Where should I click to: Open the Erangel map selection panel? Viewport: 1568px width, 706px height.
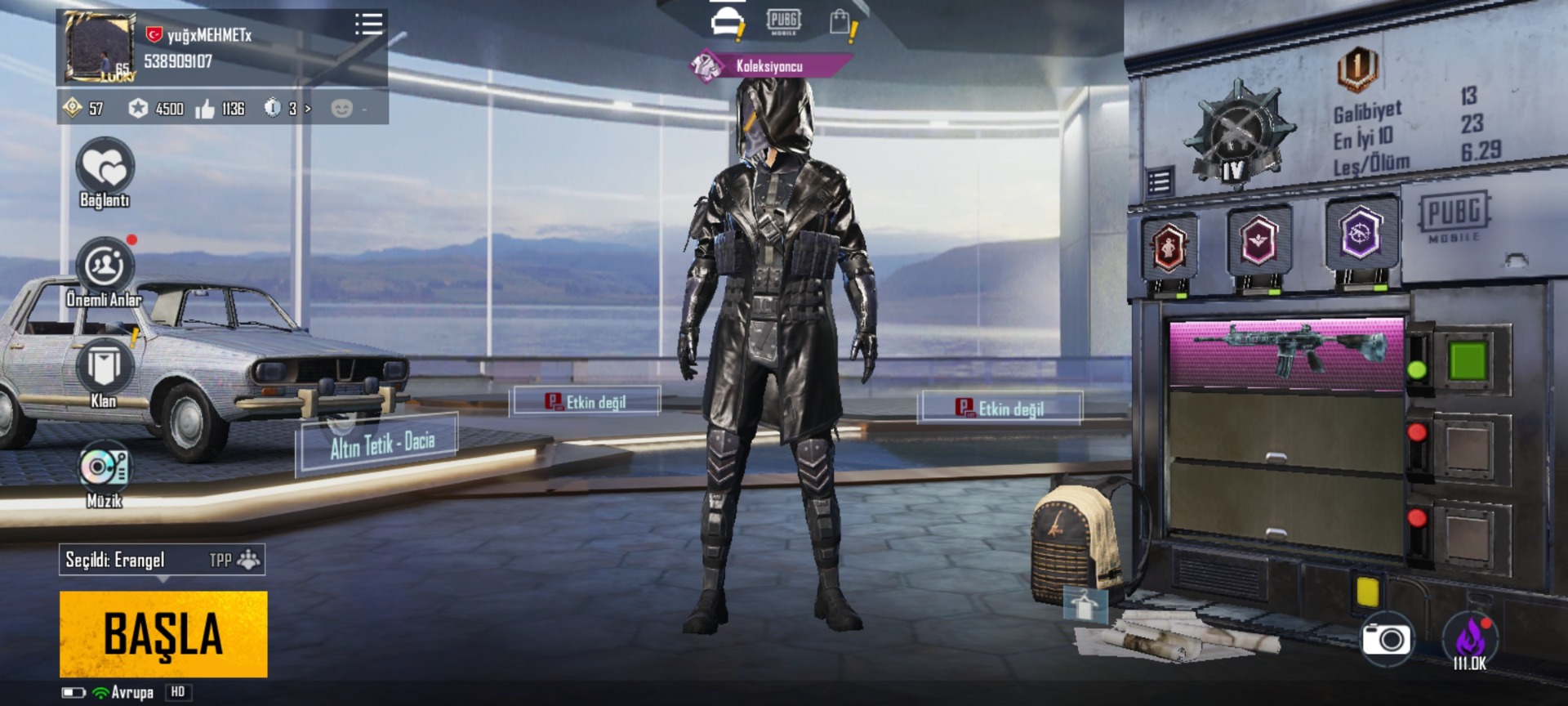[162, 560]
